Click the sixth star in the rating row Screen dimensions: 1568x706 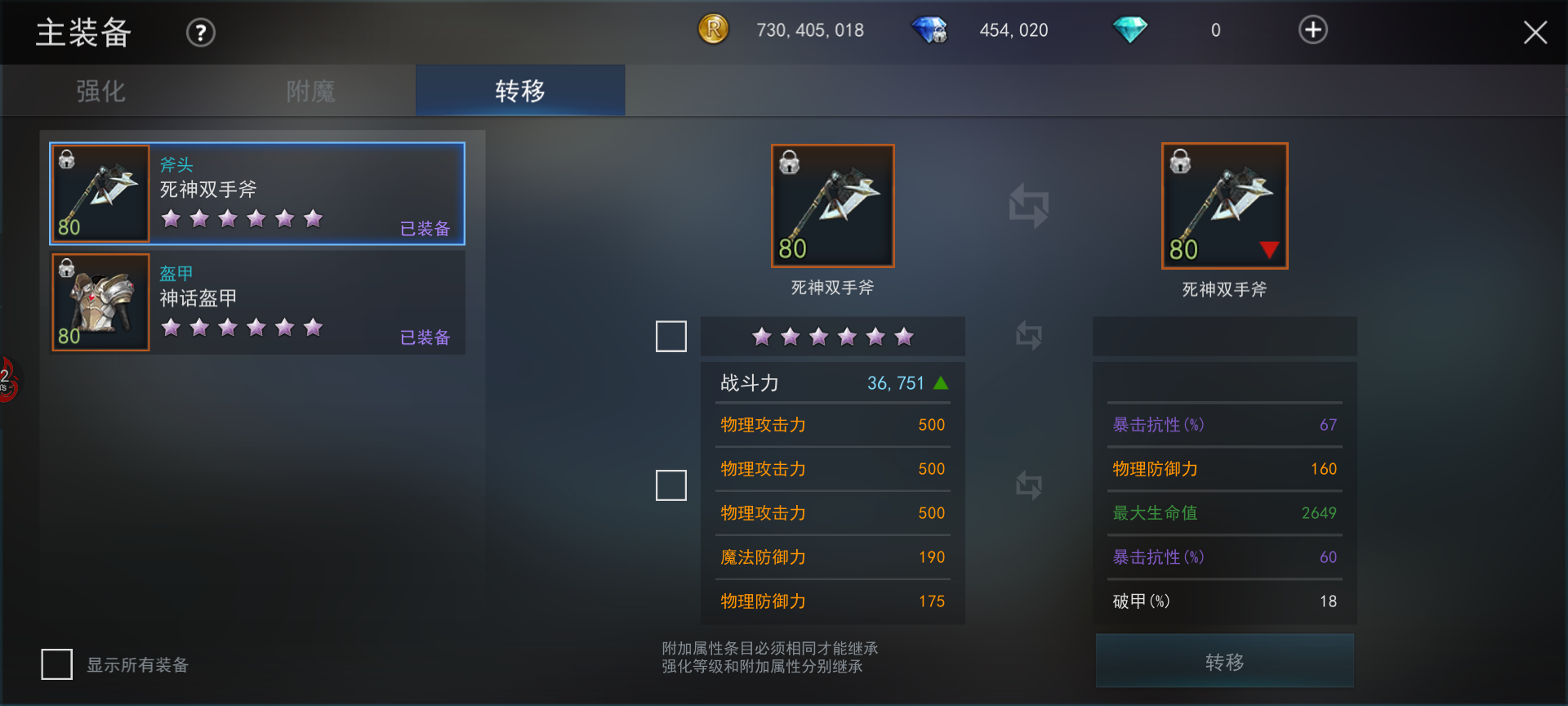pyautogui.click(x=903, y=336)
